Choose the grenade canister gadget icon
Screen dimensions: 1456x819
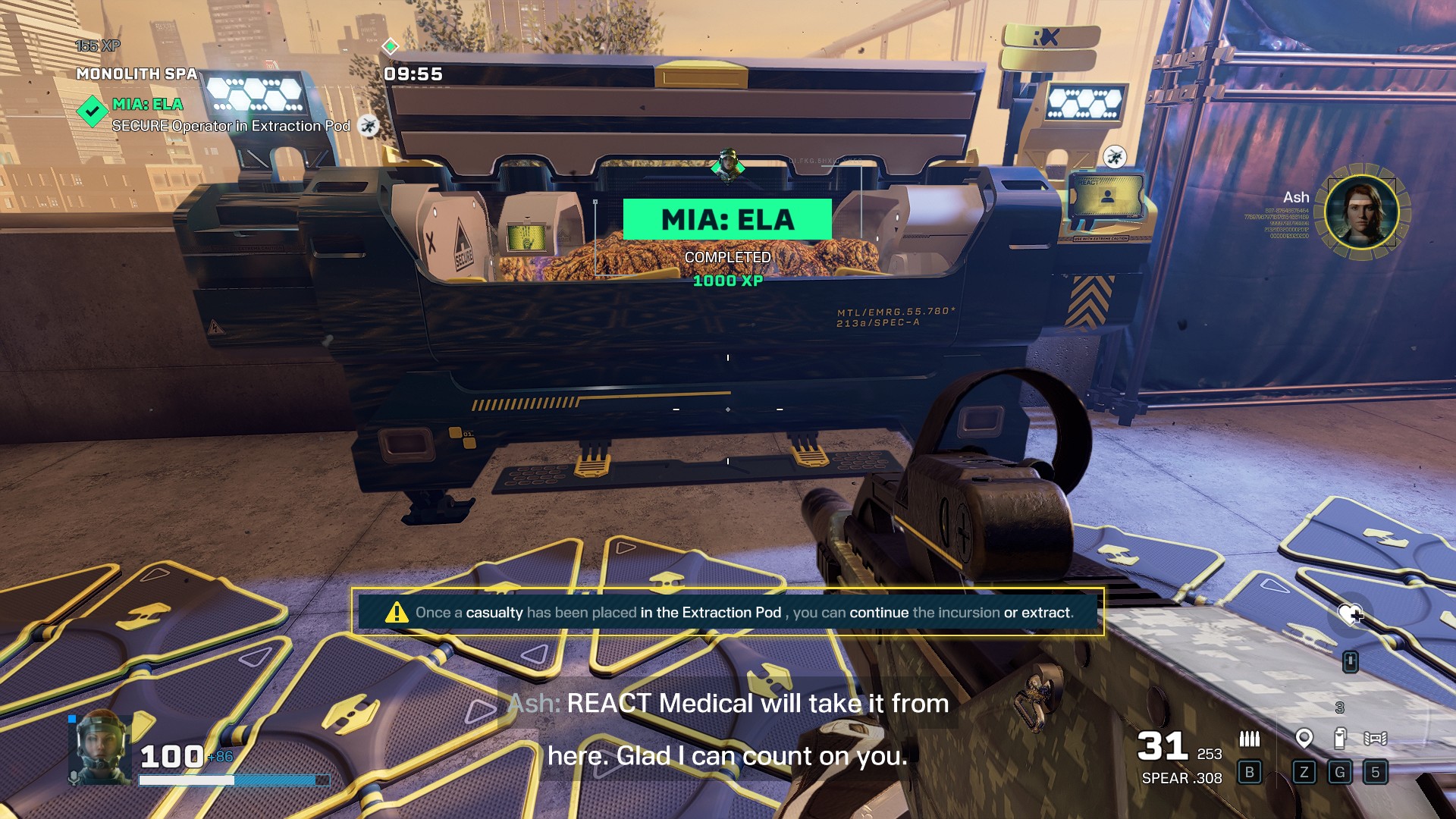(x=1340, y=738)
